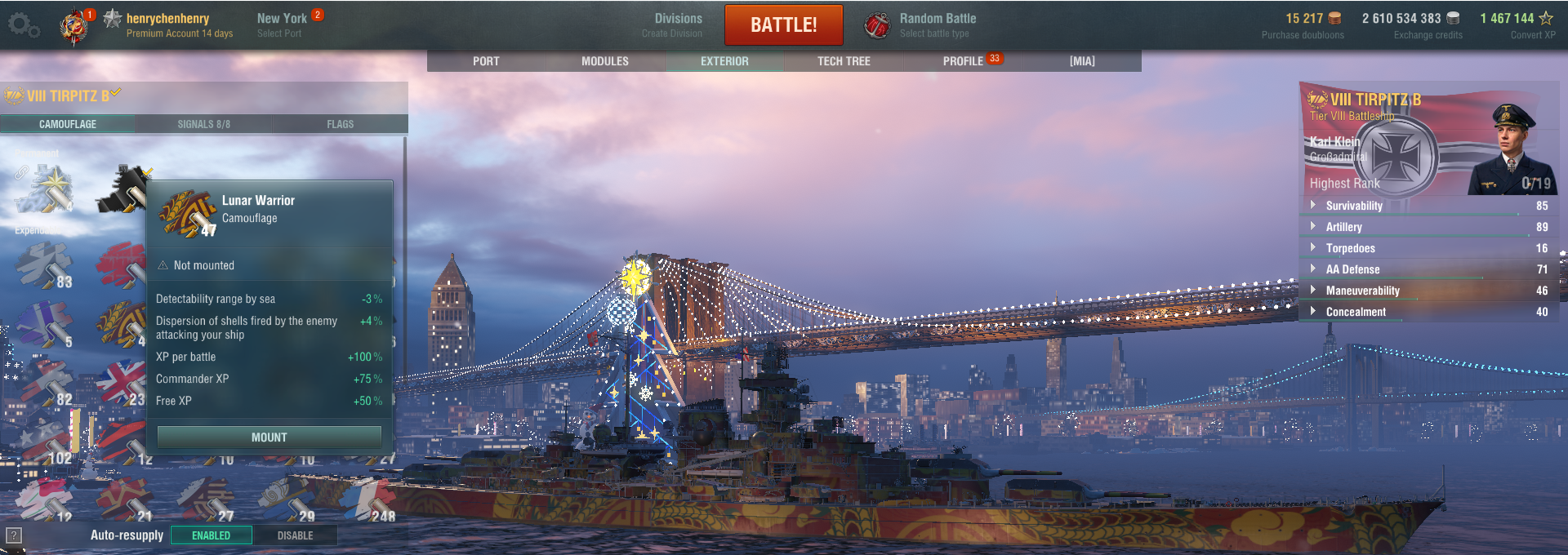Click the help question mark icon
The width and height of the screenshot is (1568, 555).
14,535
